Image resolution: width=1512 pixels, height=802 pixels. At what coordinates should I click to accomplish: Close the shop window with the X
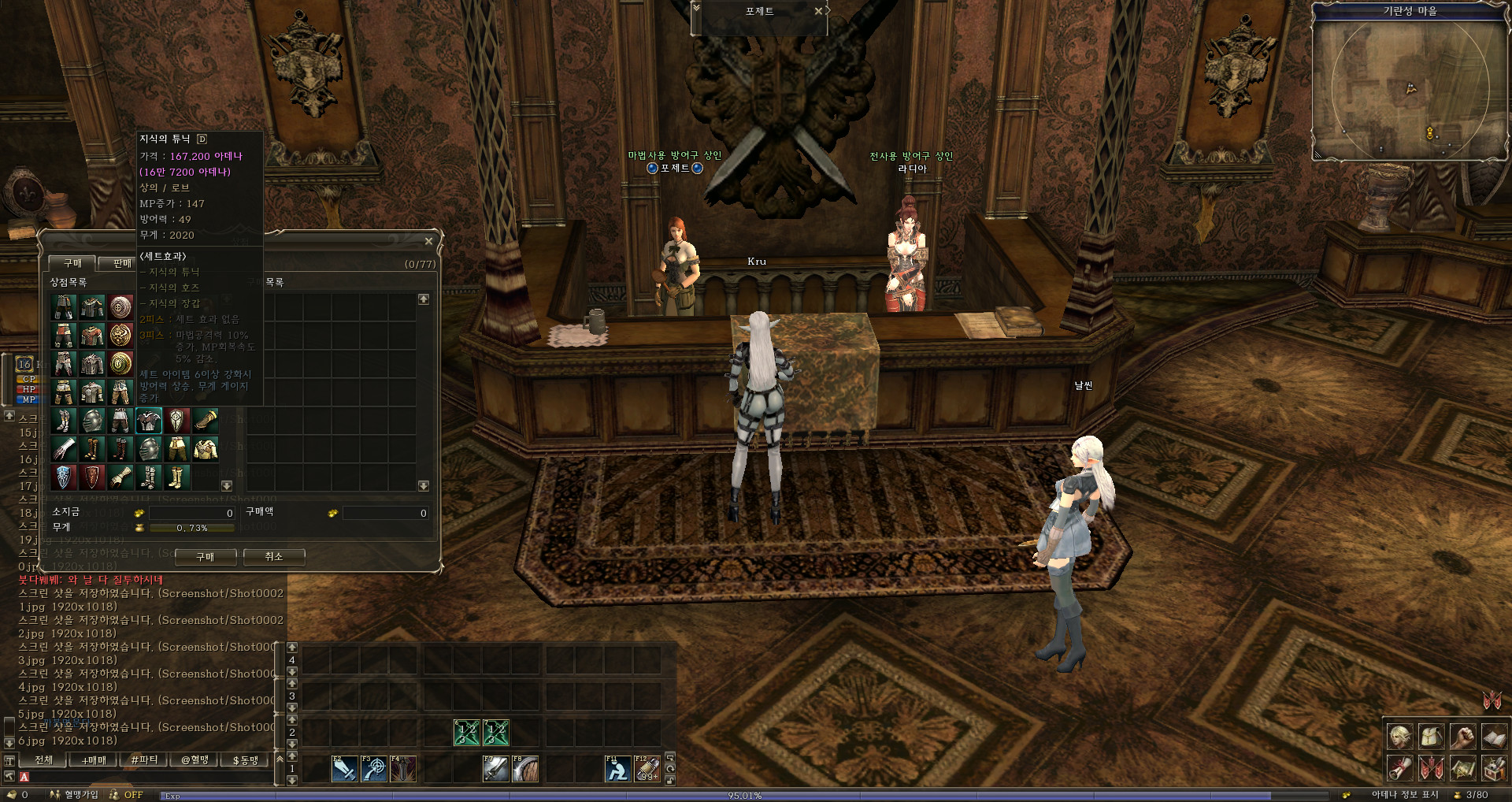(x=428, y=241)
